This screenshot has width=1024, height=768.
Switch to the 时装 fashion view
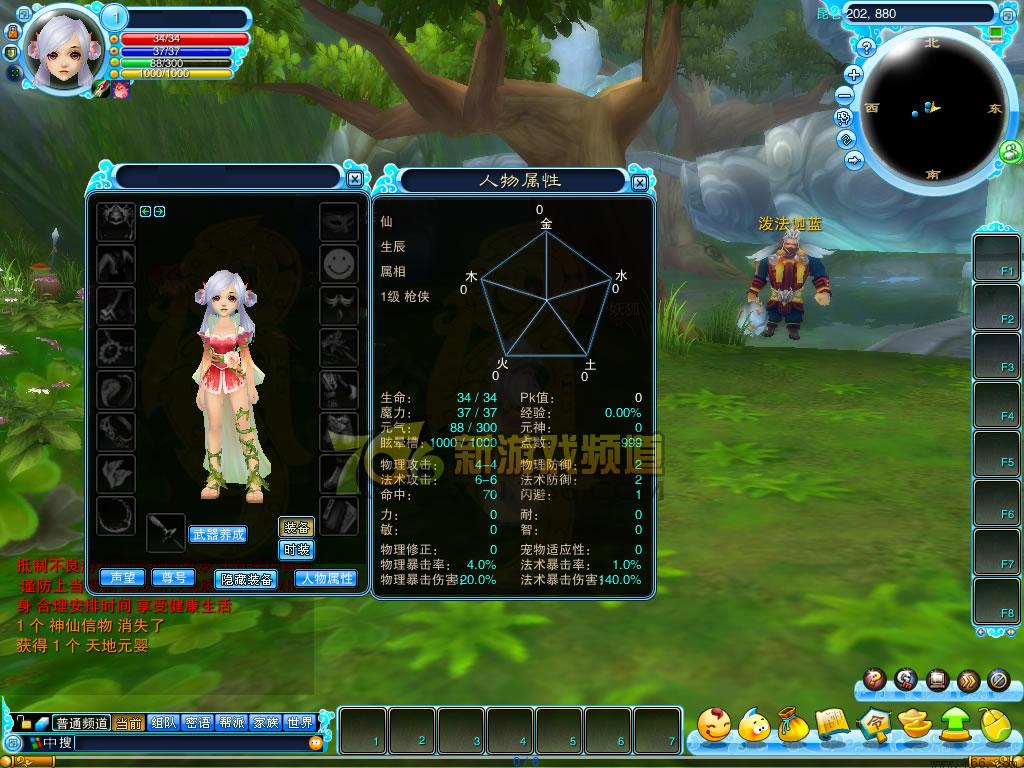click(x=296, y=549)
